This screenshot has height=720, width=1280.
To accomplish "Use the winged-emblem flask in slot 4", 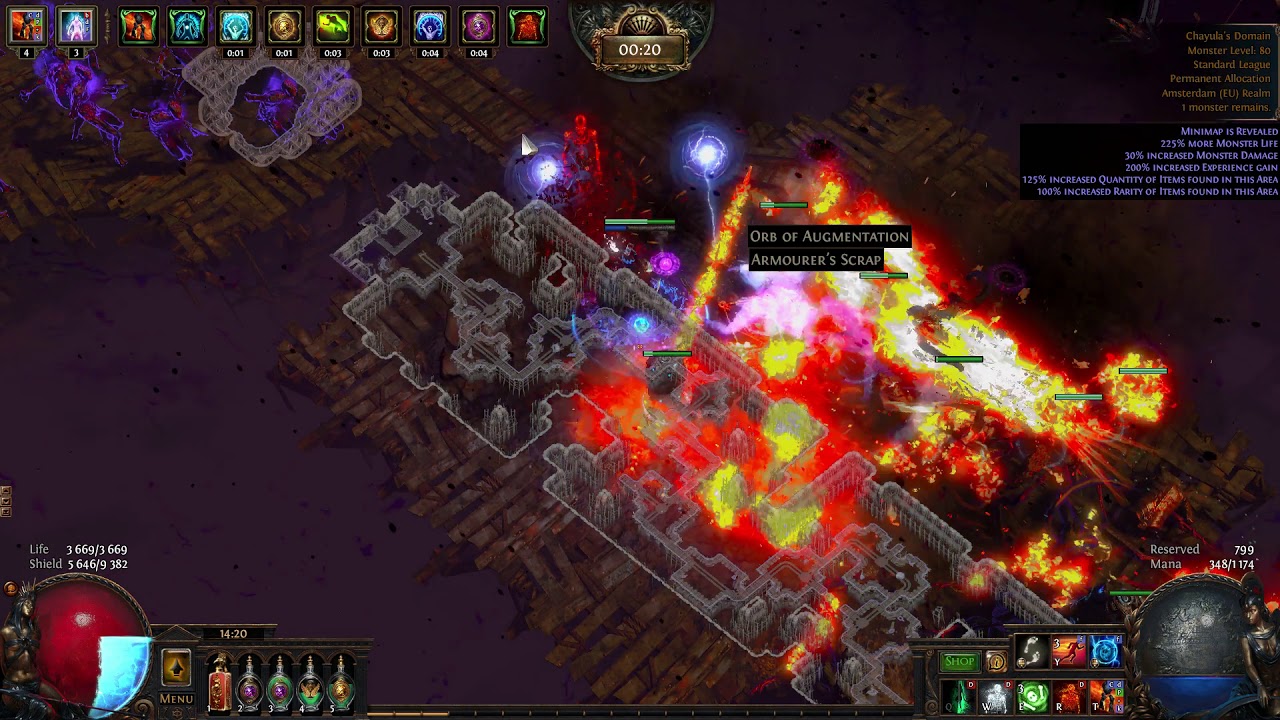I will click(x=311, y=684).
